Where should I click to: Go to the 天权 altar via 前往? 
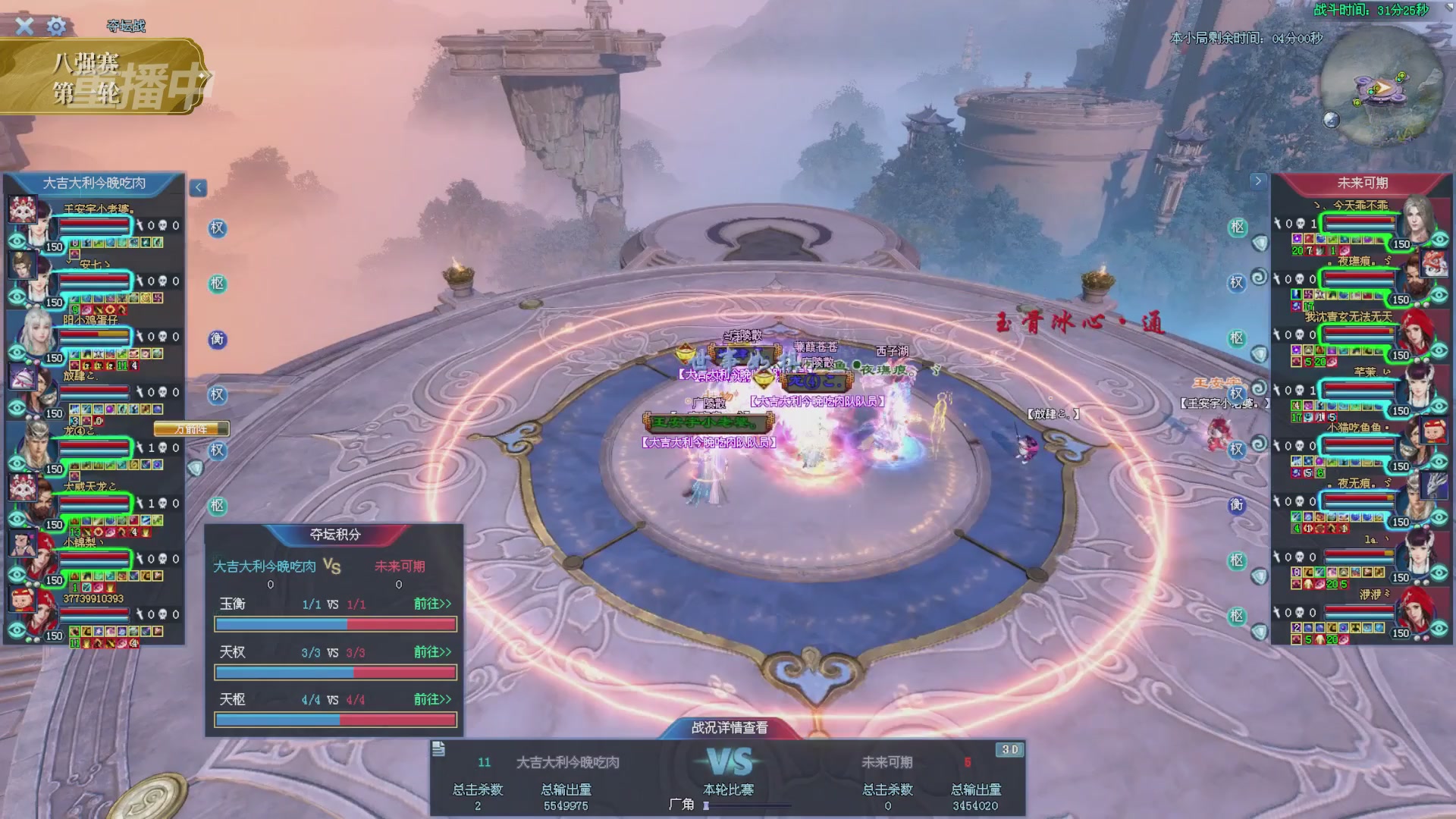point(432,652)
